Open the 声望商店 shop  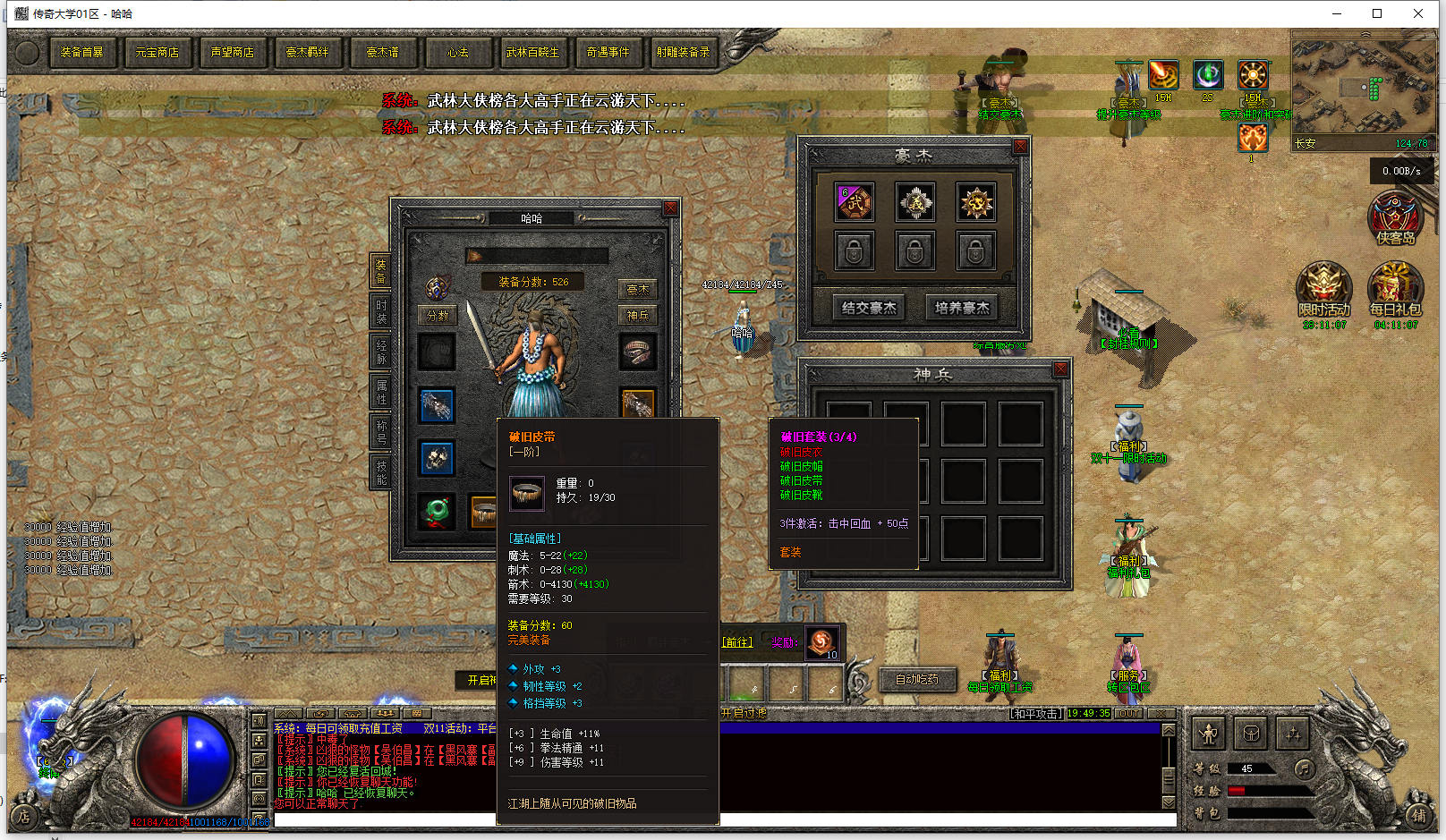[x=232, y=53]
